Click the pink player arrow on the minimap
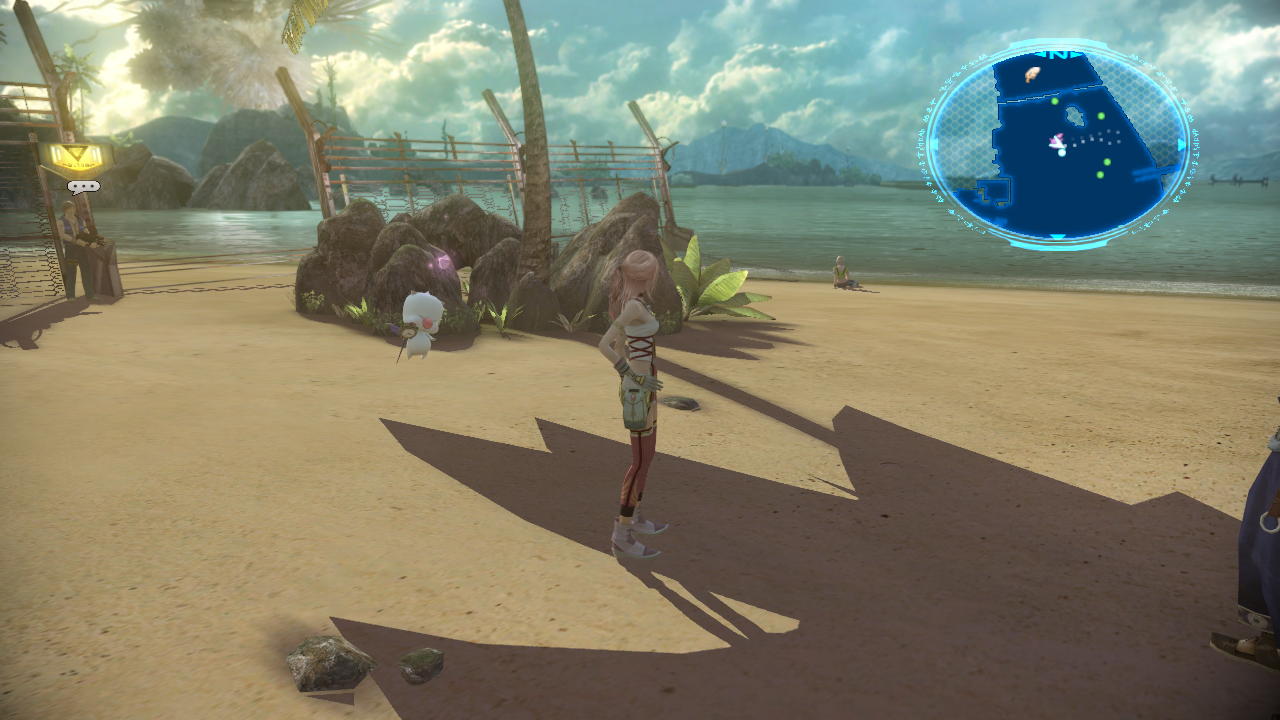The width and height of the screenshot is (1280, 720). (x=1056, y=140)
